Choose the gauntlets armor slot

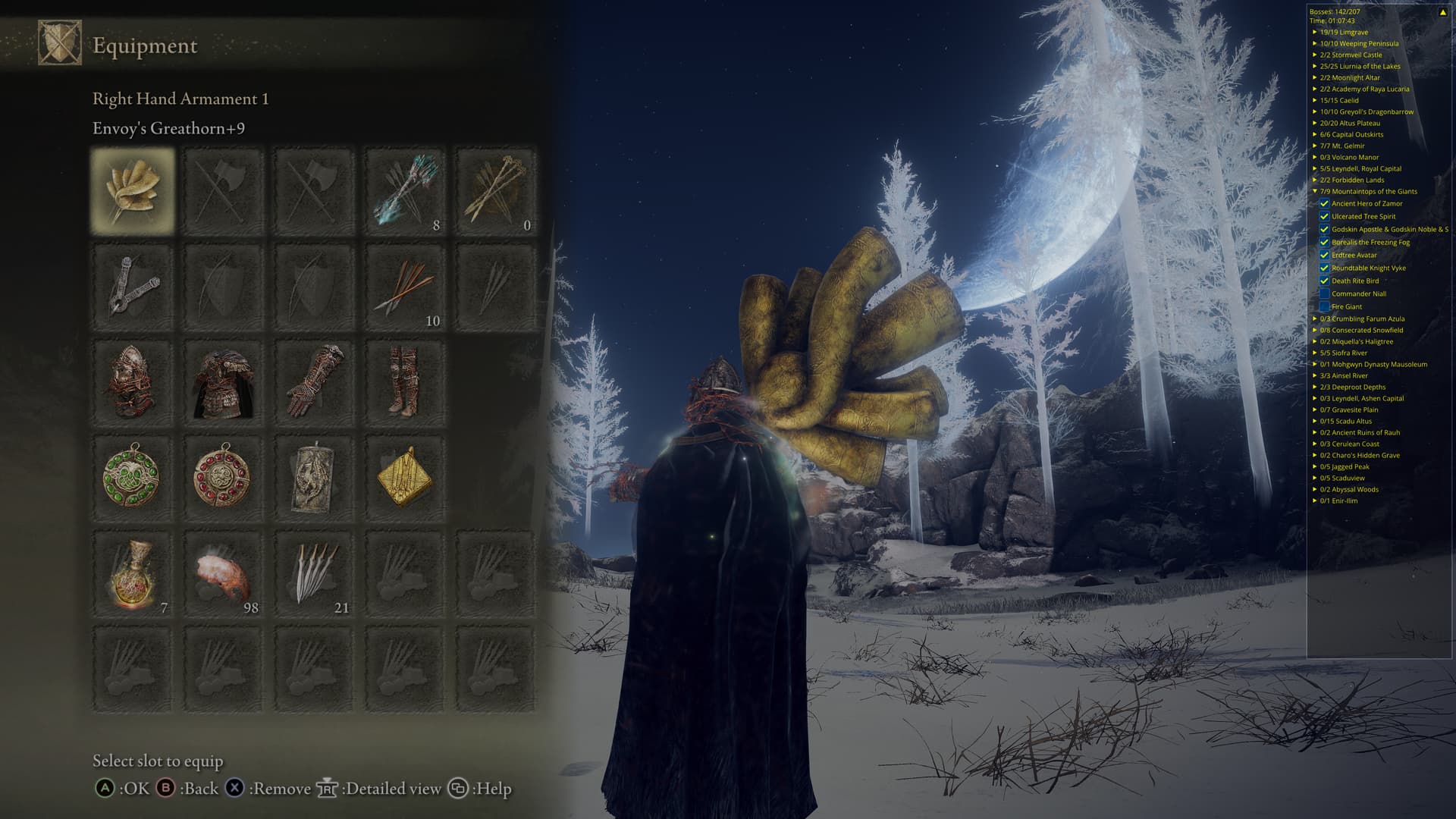[314, 382]
